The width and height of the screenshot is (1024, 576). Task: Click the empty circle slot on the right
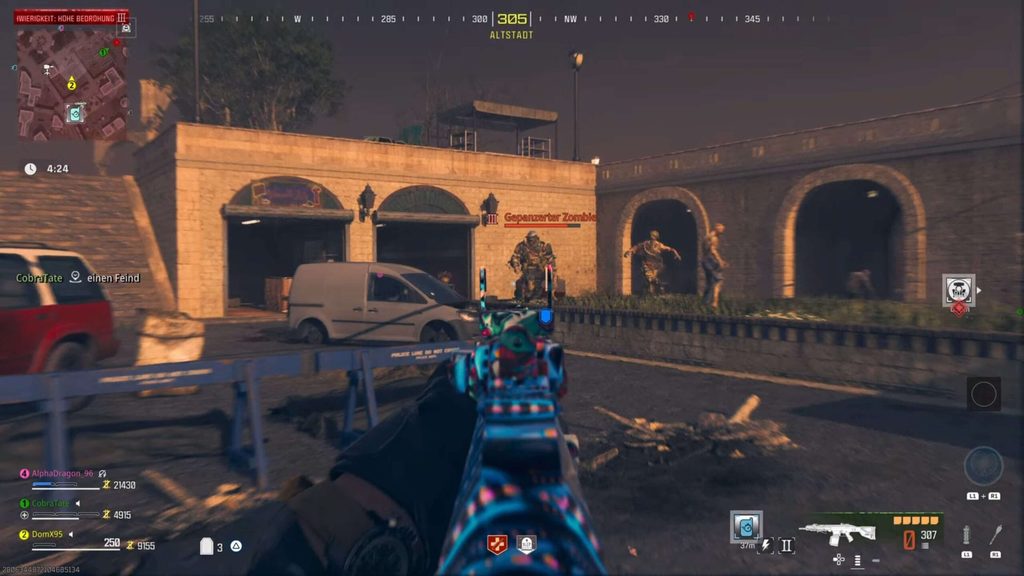tap(983, 393)
